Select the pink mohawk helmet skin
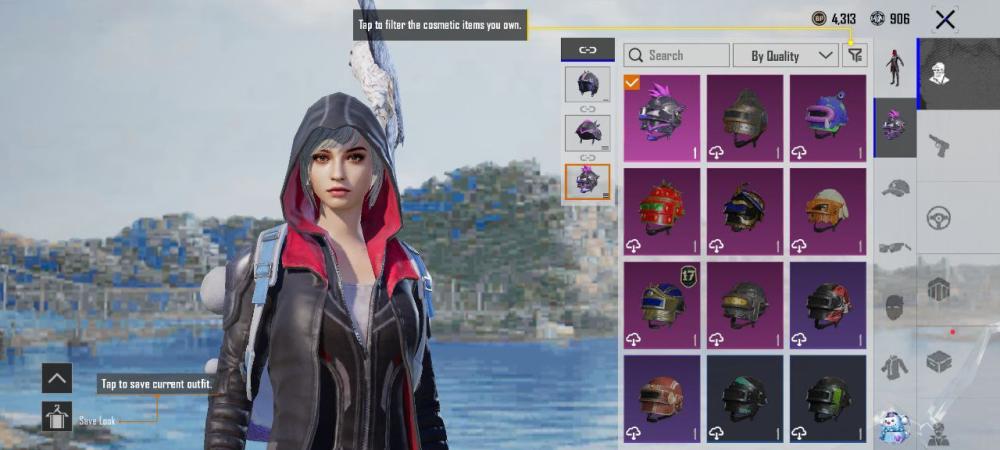The height and width of the screenshot is (450, 1000). pos(661,118)
